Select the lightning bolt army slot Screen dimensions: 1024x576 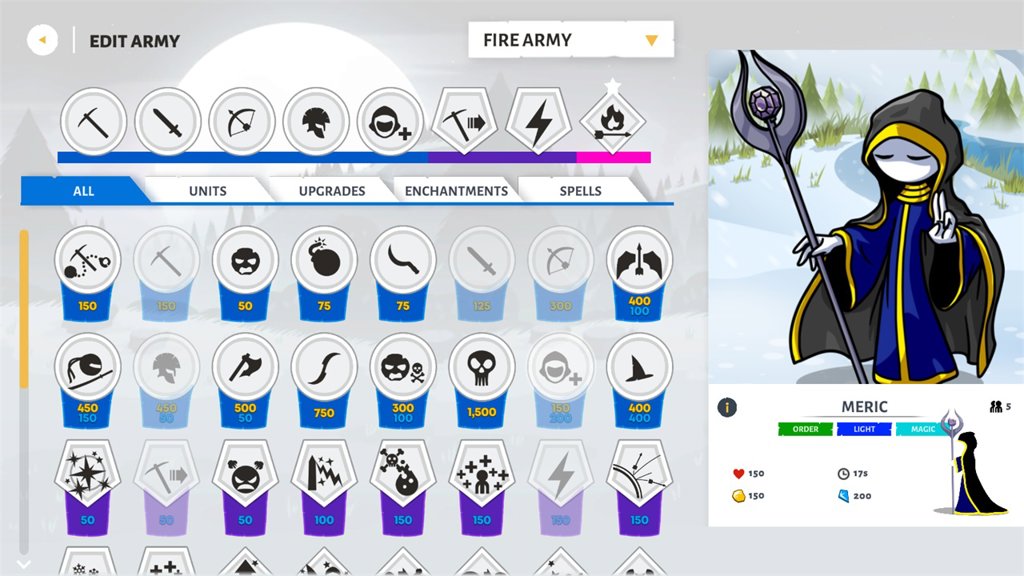(539, 122)
